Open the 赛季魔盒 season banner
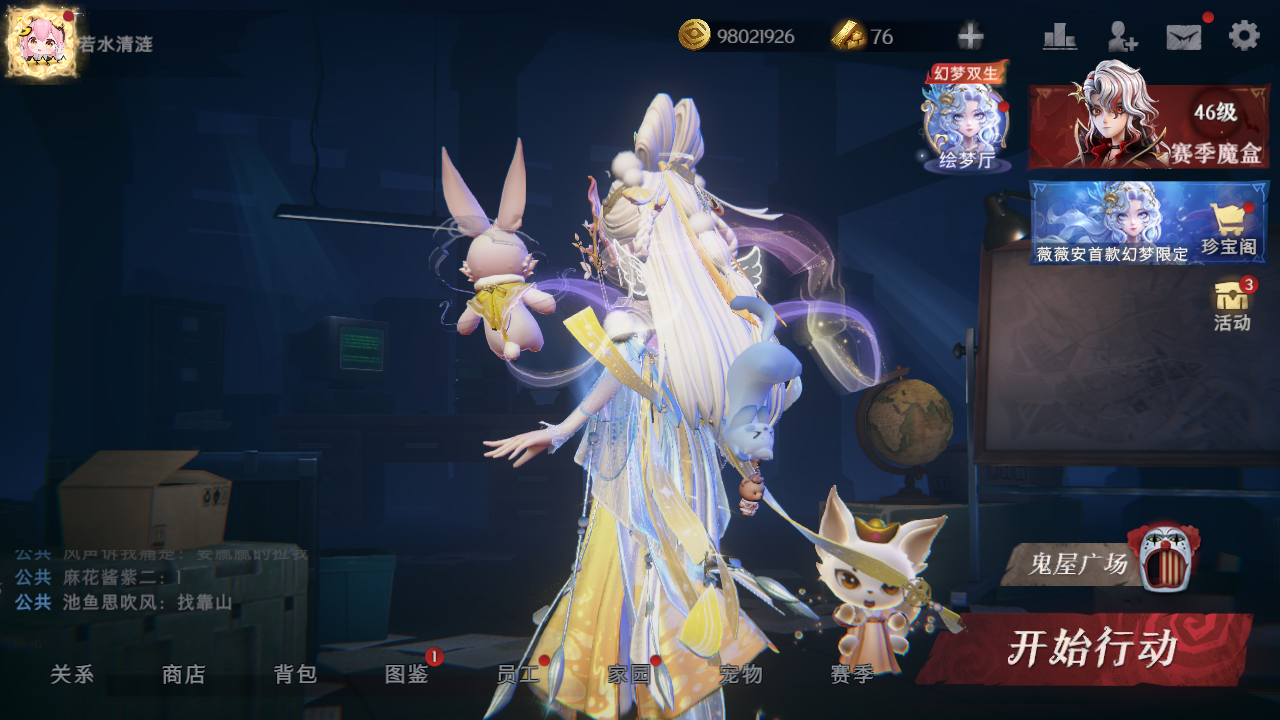This screenshot has height=720, width=1280. coord(1149,127)
